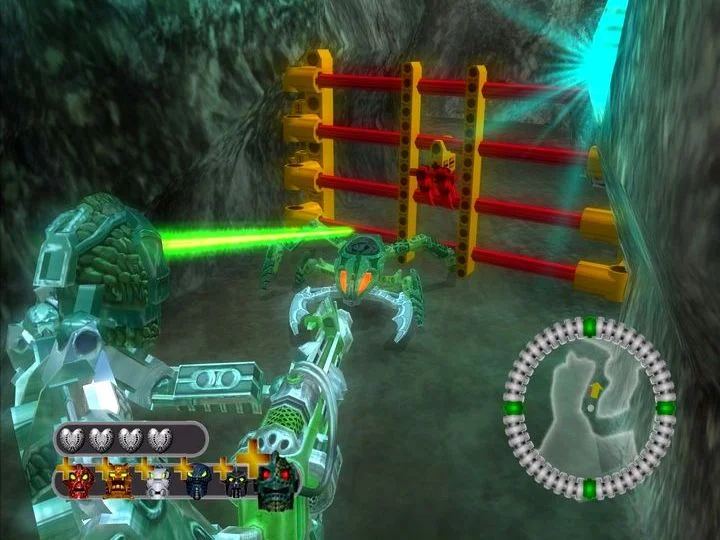Open the circular minimap
This screenshot has width=720, height=540.
click(589, 406)
